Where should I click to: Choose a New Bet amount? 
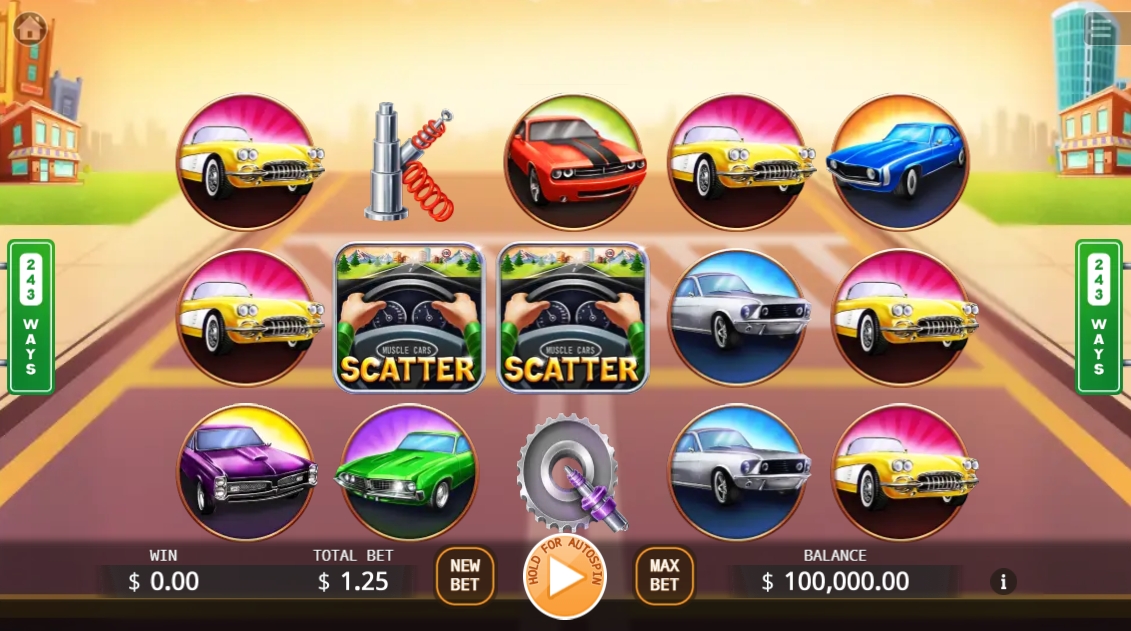465,576
